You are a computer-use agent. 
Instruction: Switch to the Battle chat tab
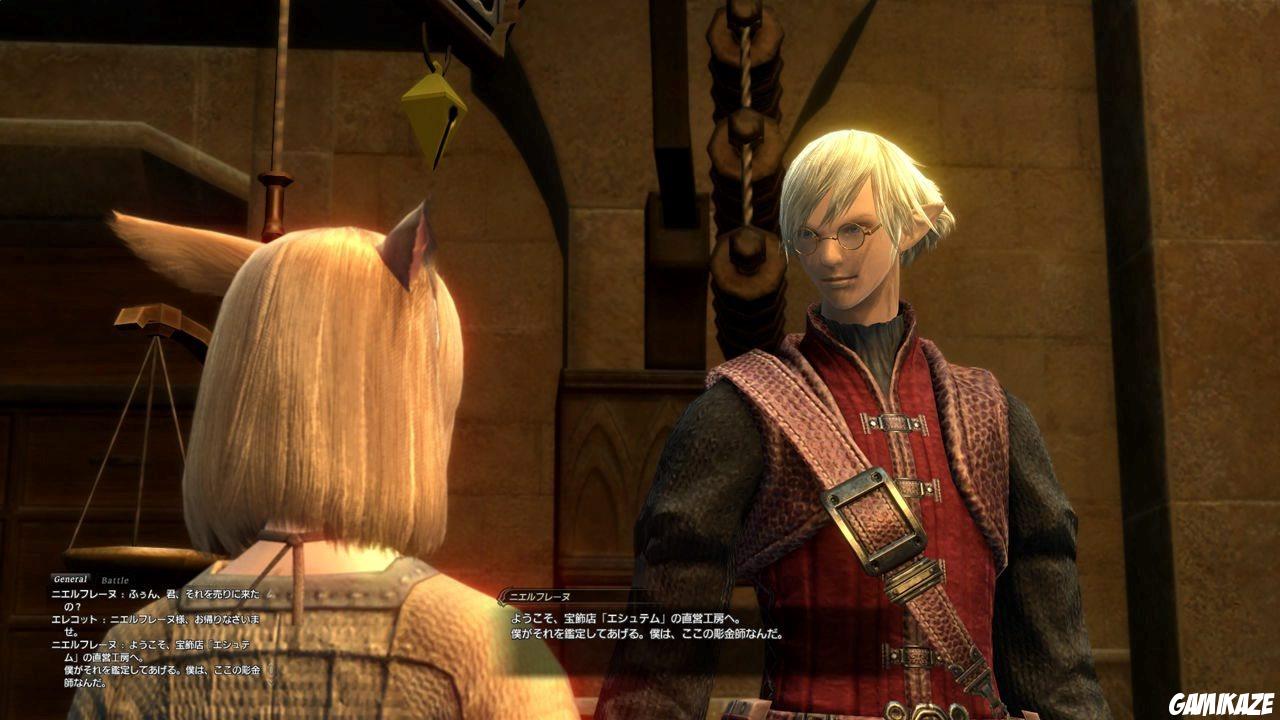pyautogui.click(x=114, y=580)
